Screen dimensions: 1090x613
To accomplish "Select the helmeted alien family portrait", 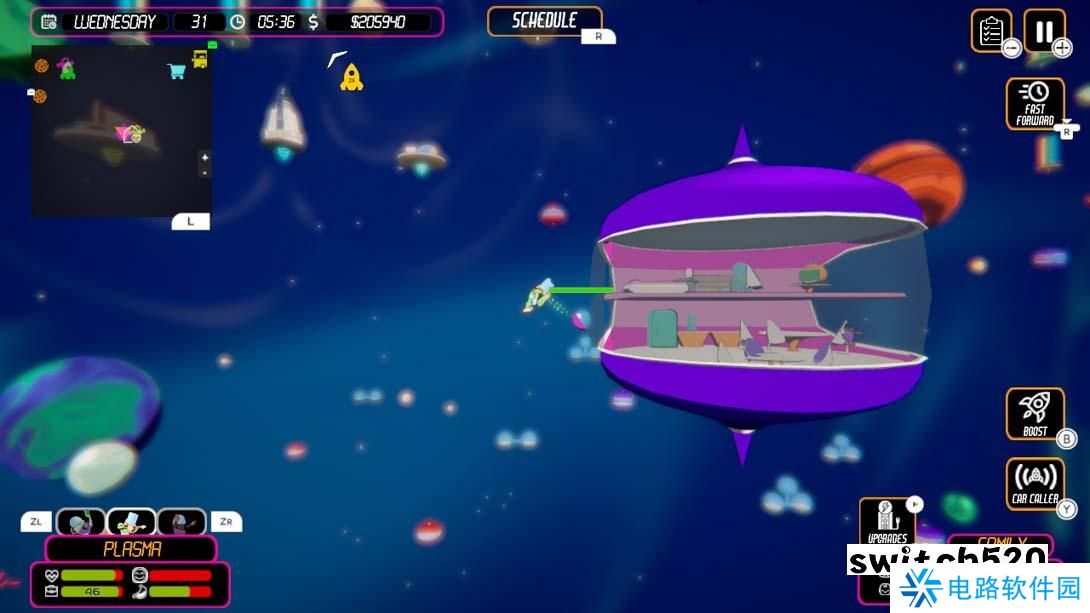I will (81, 522).
